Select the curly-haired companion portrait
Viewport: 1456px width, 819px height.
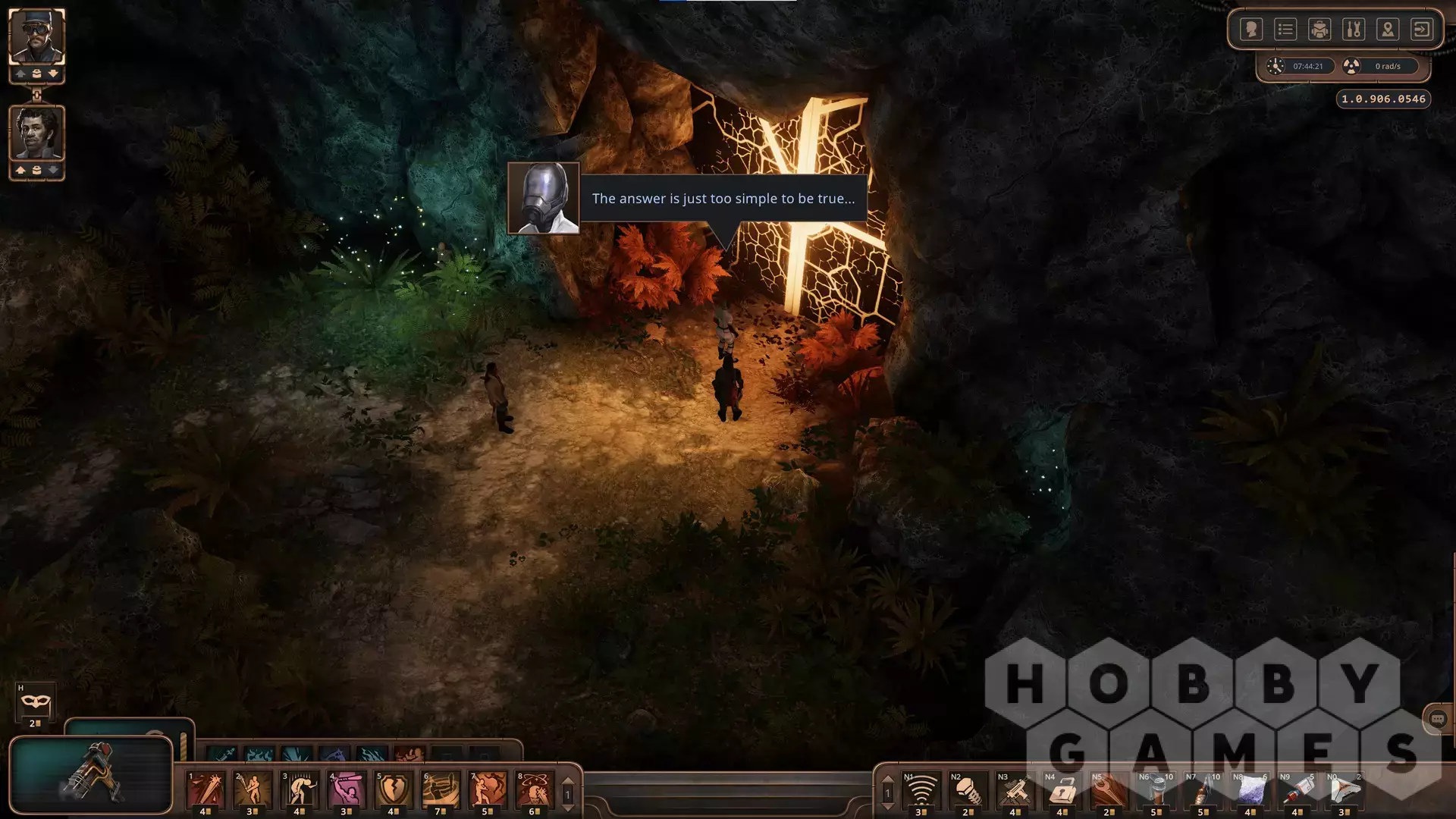point(36,133)
